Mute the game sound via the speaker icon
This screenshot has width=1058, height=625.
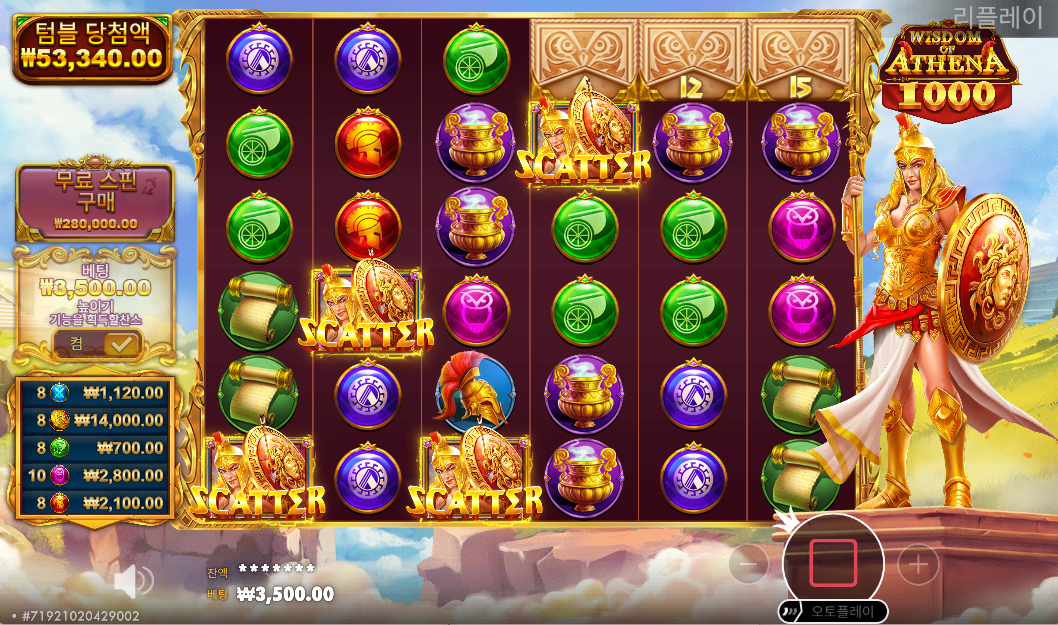[132, 581]
